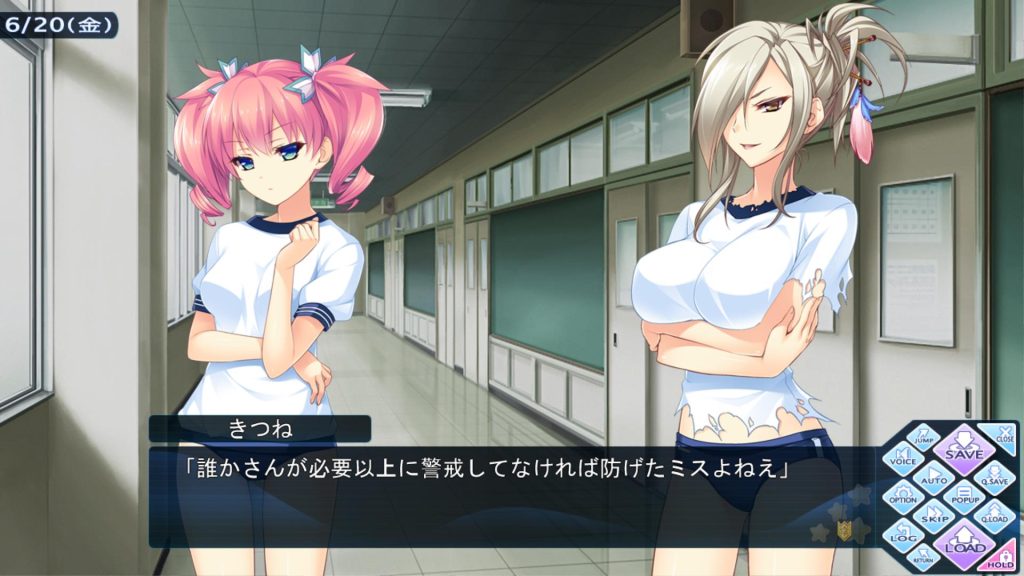Replay the line with the VOICE button
Screen dimensions: 1024x576
904,457
